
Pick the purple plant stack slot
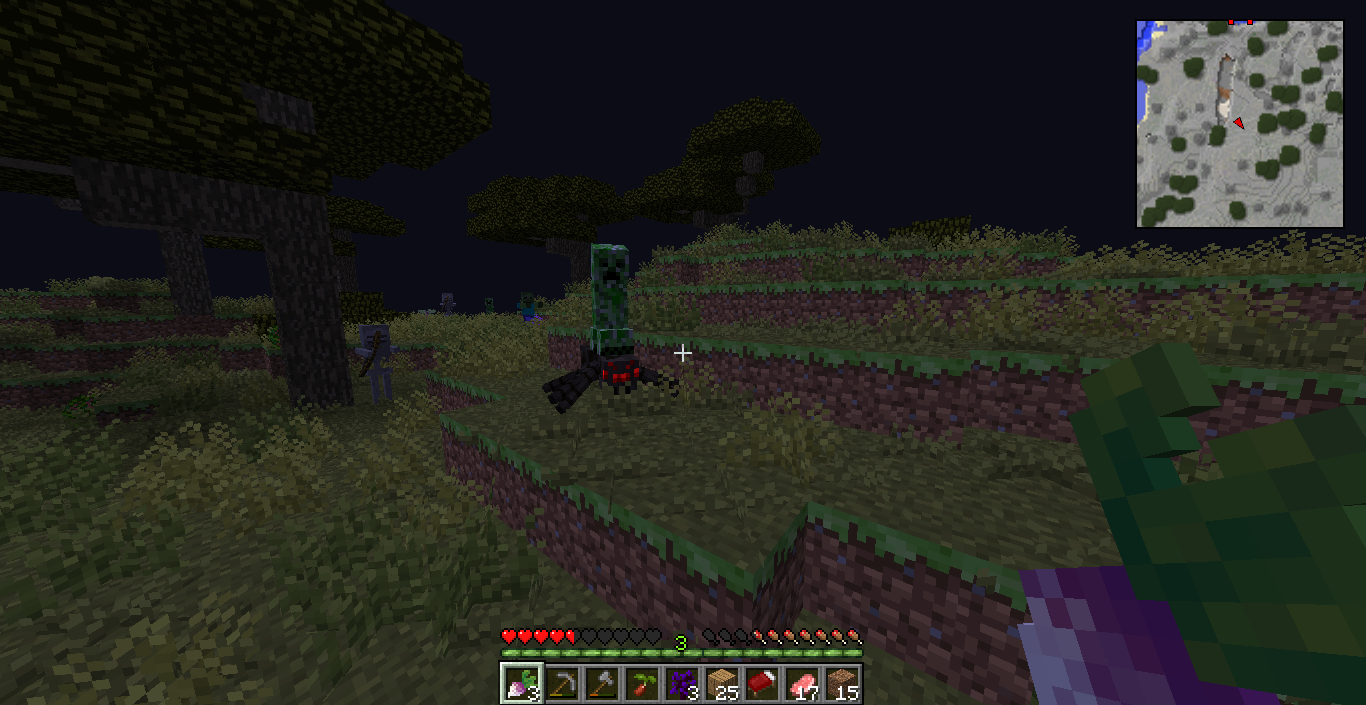pyautogui.click(x=681, y=684)
